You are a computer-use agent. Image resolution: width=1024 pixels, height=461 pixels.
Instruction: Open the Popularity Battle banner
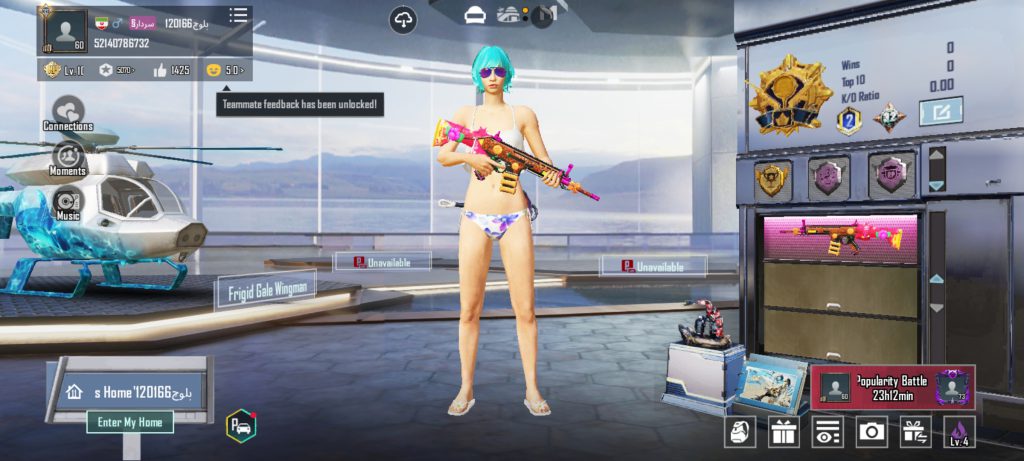click(x=892, y=386)
